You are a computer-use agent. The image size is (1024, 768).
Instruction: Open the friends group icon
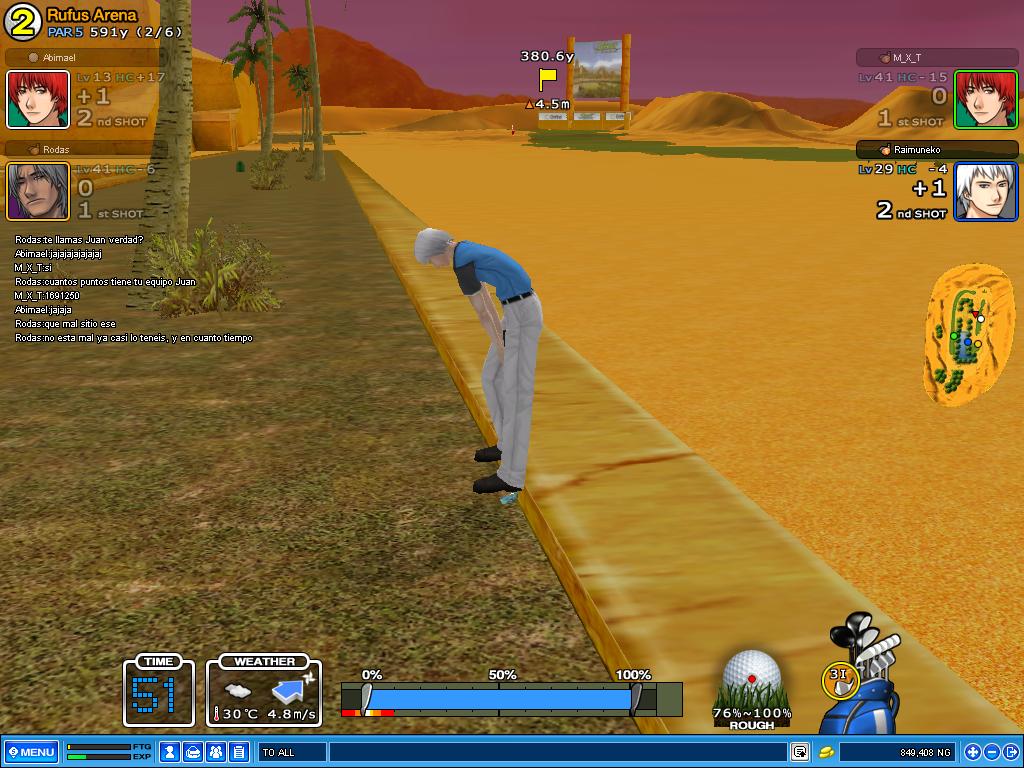(216, 752)
